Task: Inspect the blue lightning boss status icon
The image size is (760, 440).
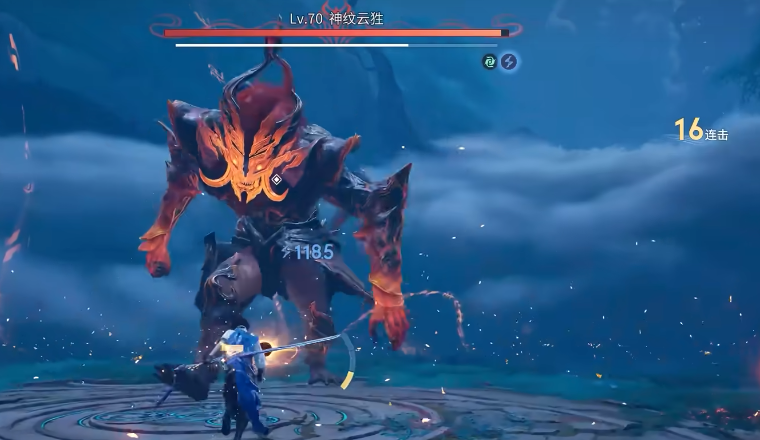Action: [509, 62]
